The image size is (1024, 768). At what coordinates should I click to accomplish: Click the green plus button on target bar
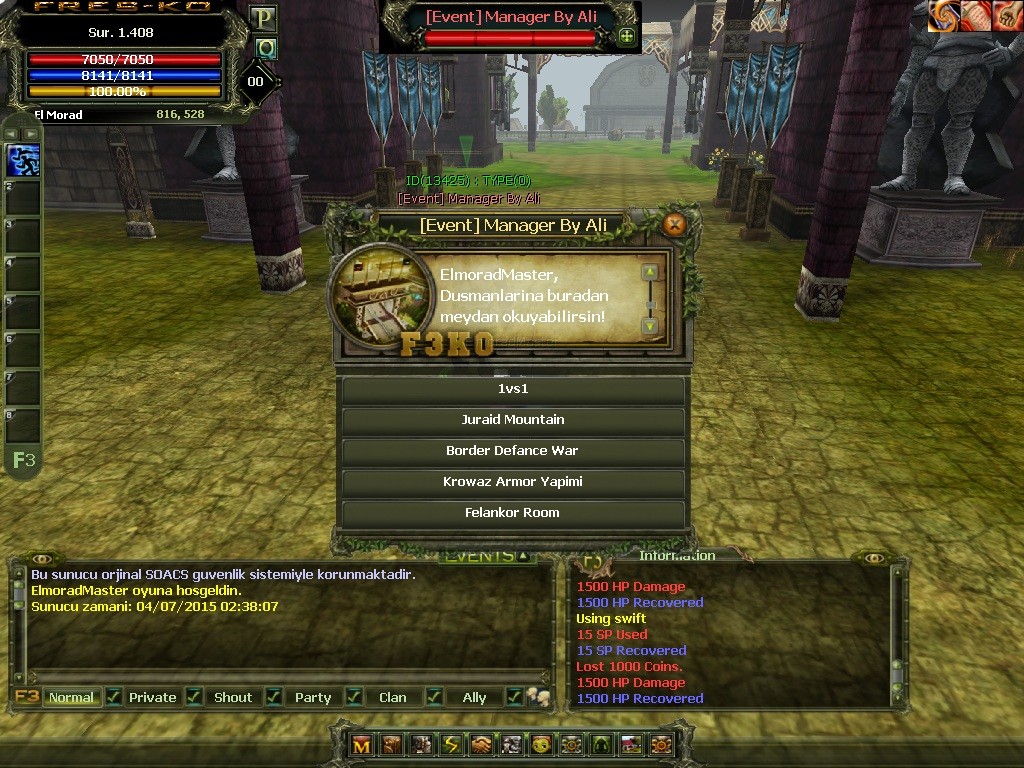[x=627, y=36]
